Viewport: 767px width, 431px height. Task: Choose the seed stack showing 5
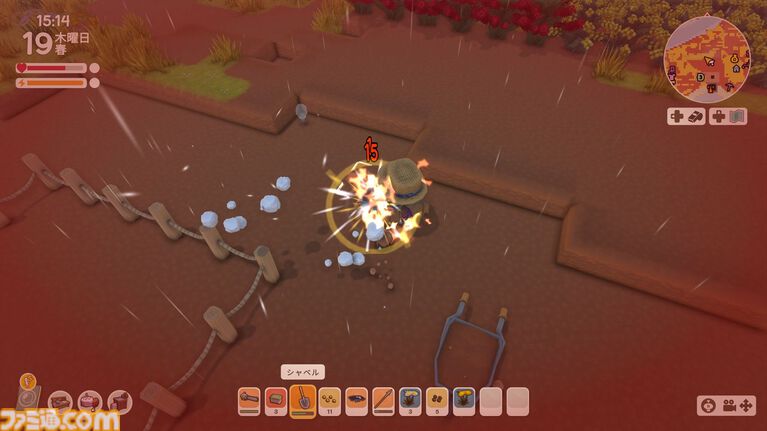[x=437, y=401]
